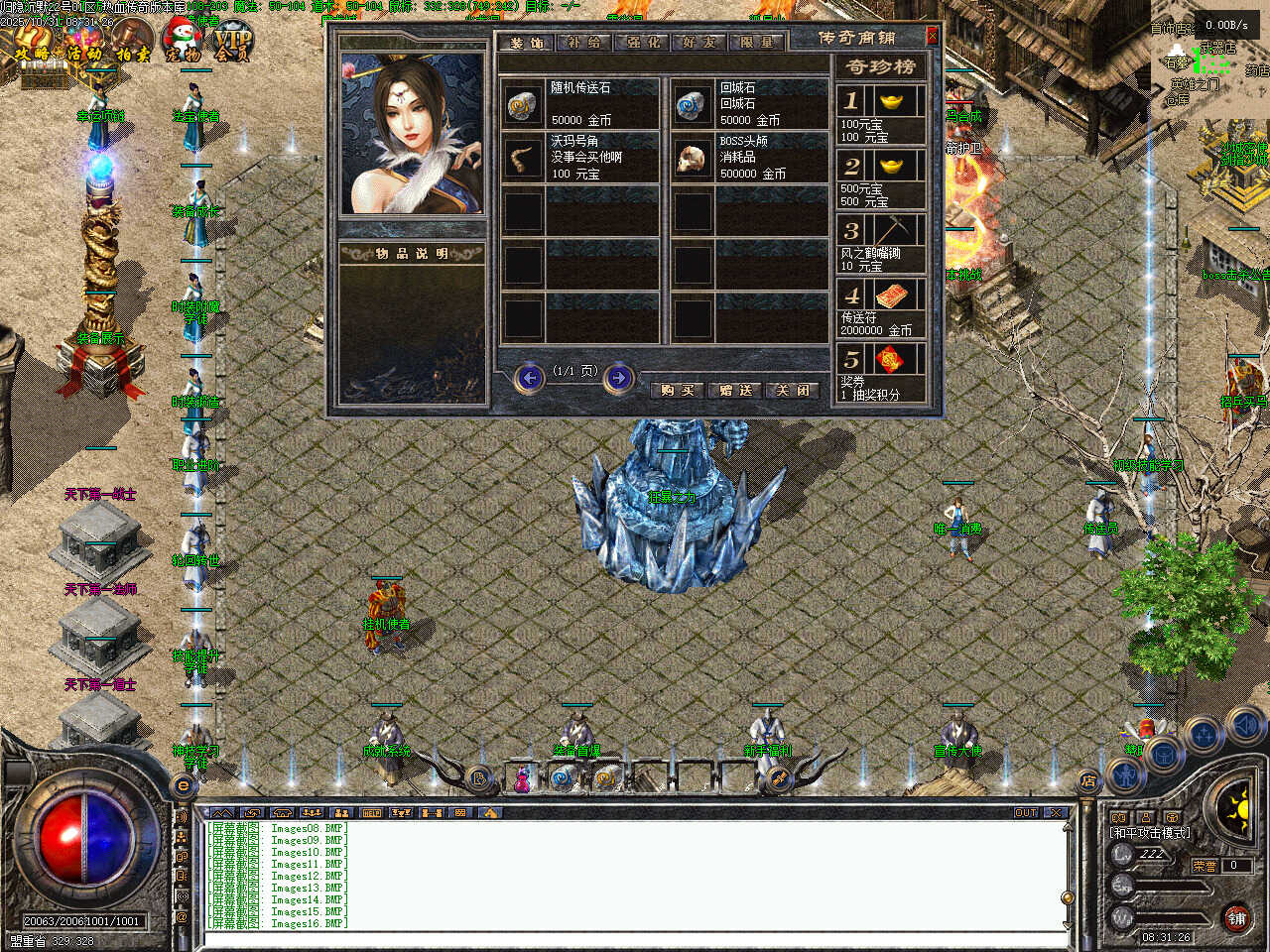
Task: Go to the previous shop page arrow
Action: click(x=530, y=378)
